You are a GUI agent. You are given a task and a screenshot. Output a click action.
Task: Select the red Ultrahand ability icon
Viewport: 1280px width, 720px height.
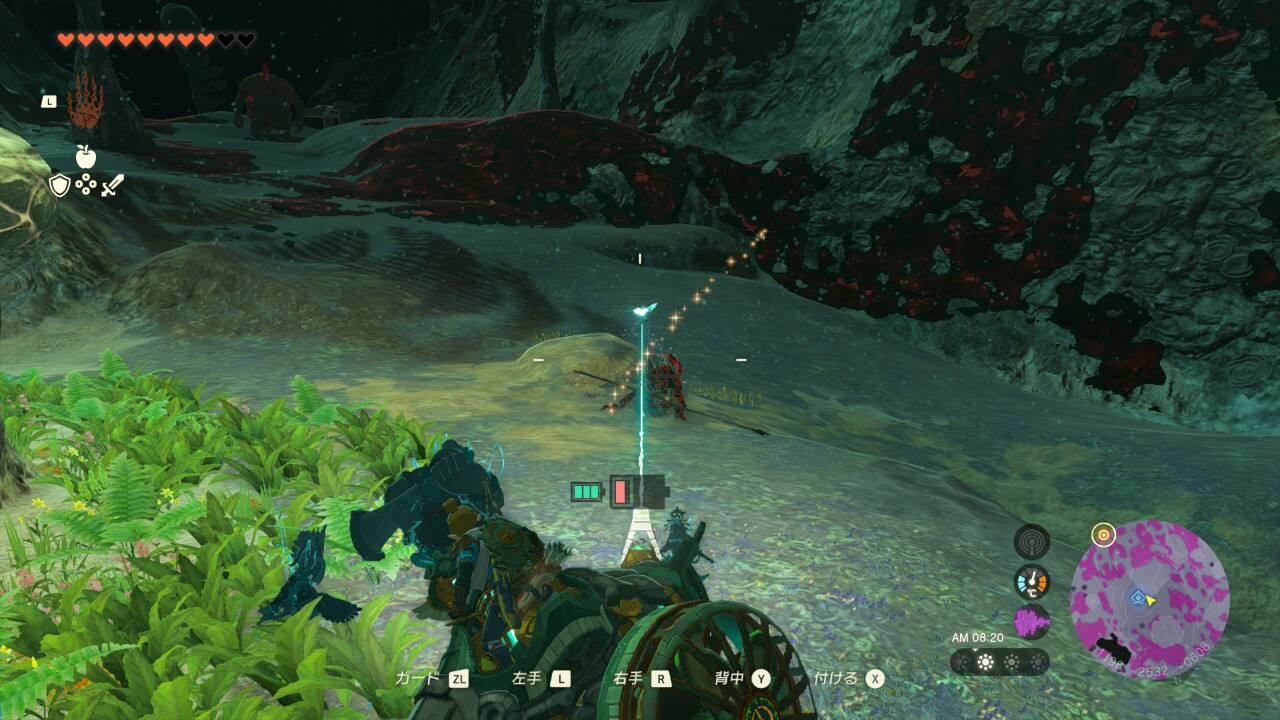86,103
